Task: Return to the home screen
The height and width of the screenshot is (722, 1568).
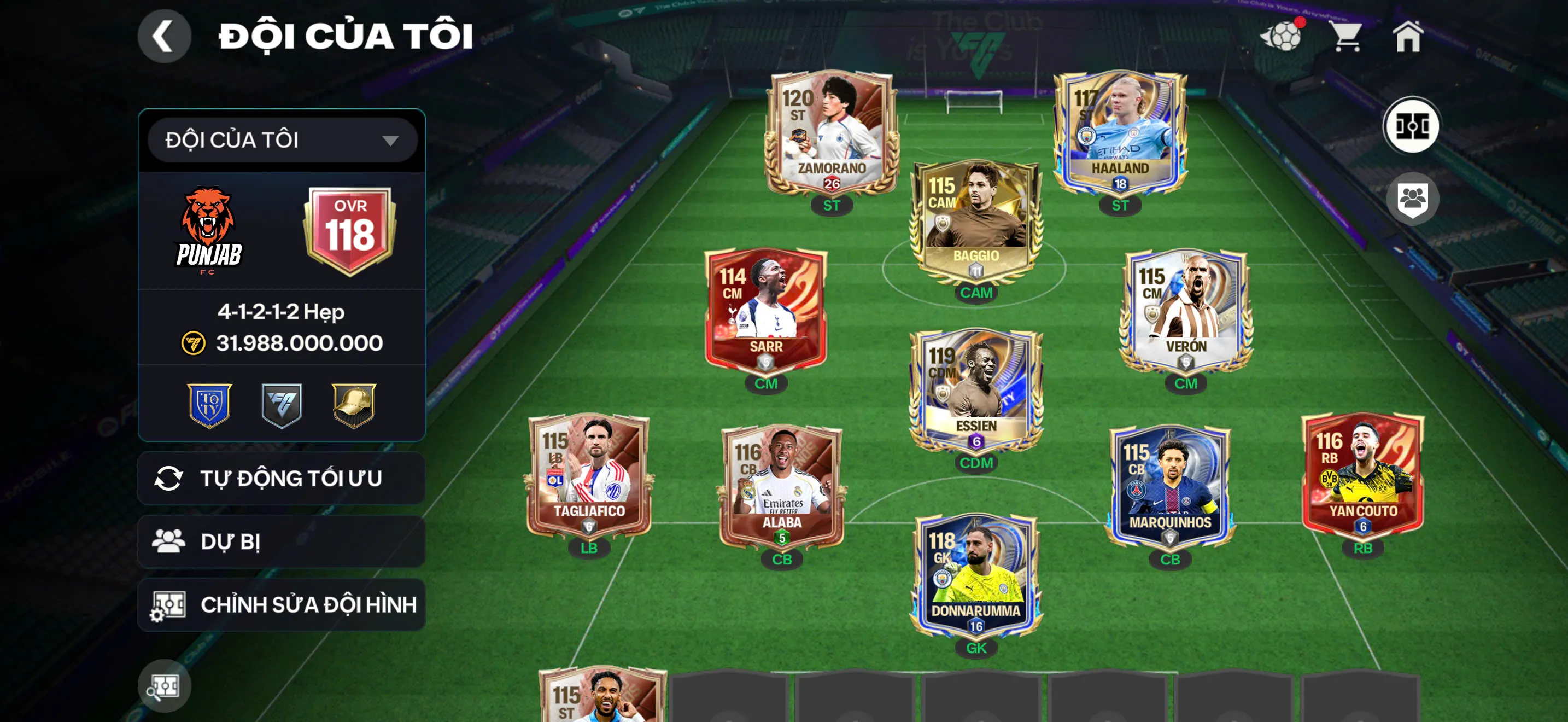Action: click(x=1408, y=37)
